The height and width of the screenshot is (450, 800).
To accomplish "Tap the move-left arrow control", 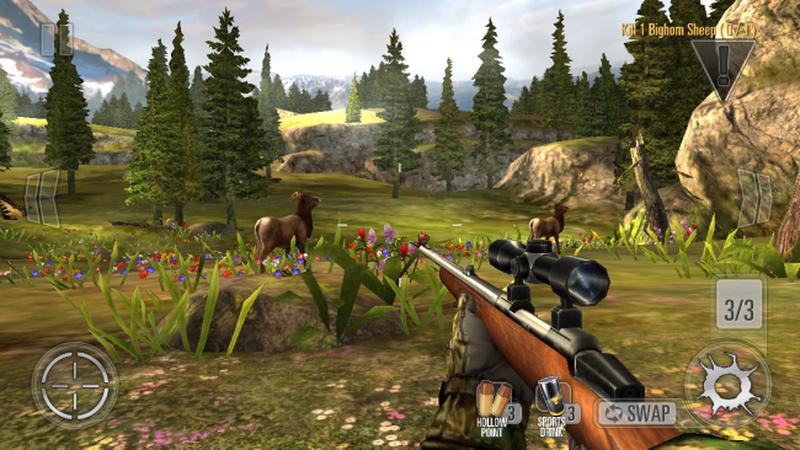I will (x=41, y=196).
